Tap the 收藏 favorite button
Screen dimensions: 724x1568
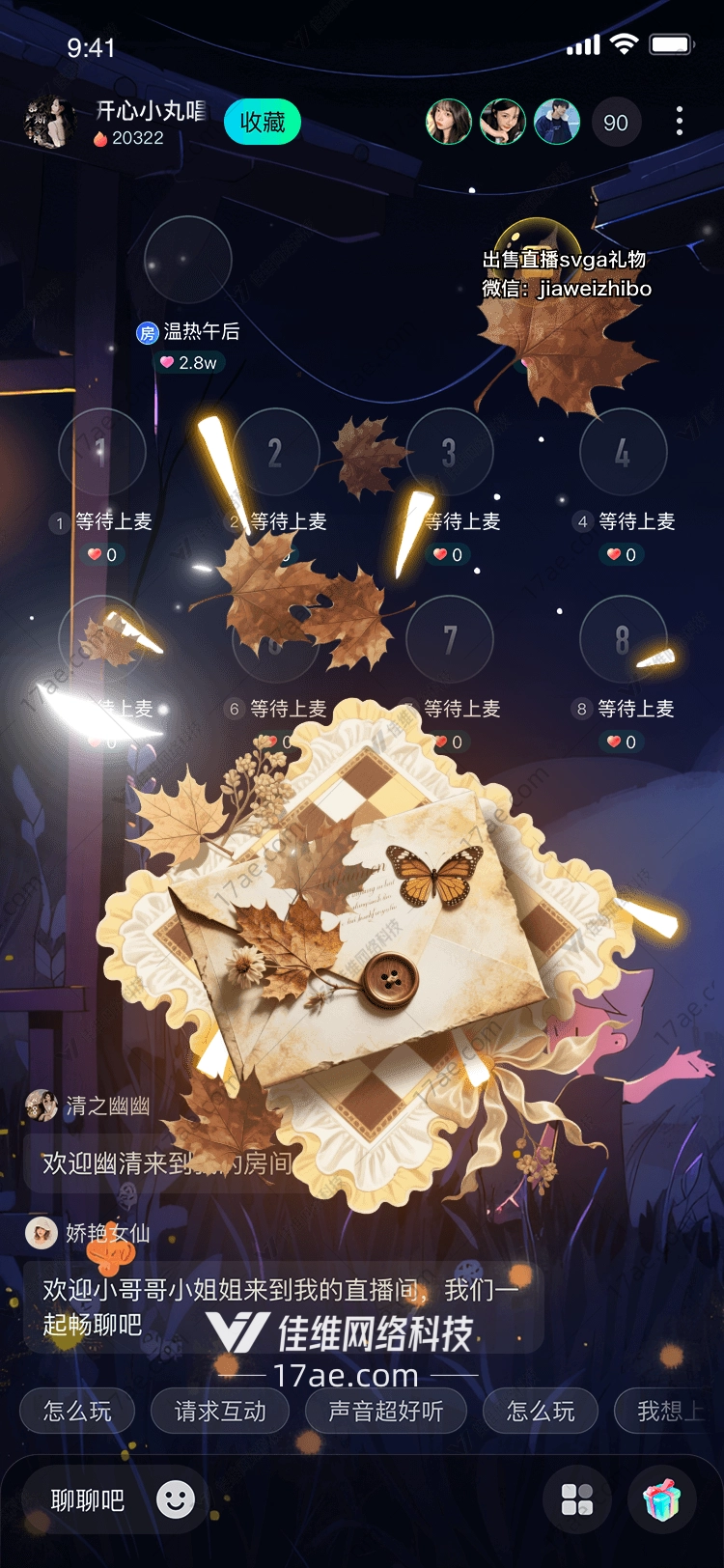(x=262, y=123)
